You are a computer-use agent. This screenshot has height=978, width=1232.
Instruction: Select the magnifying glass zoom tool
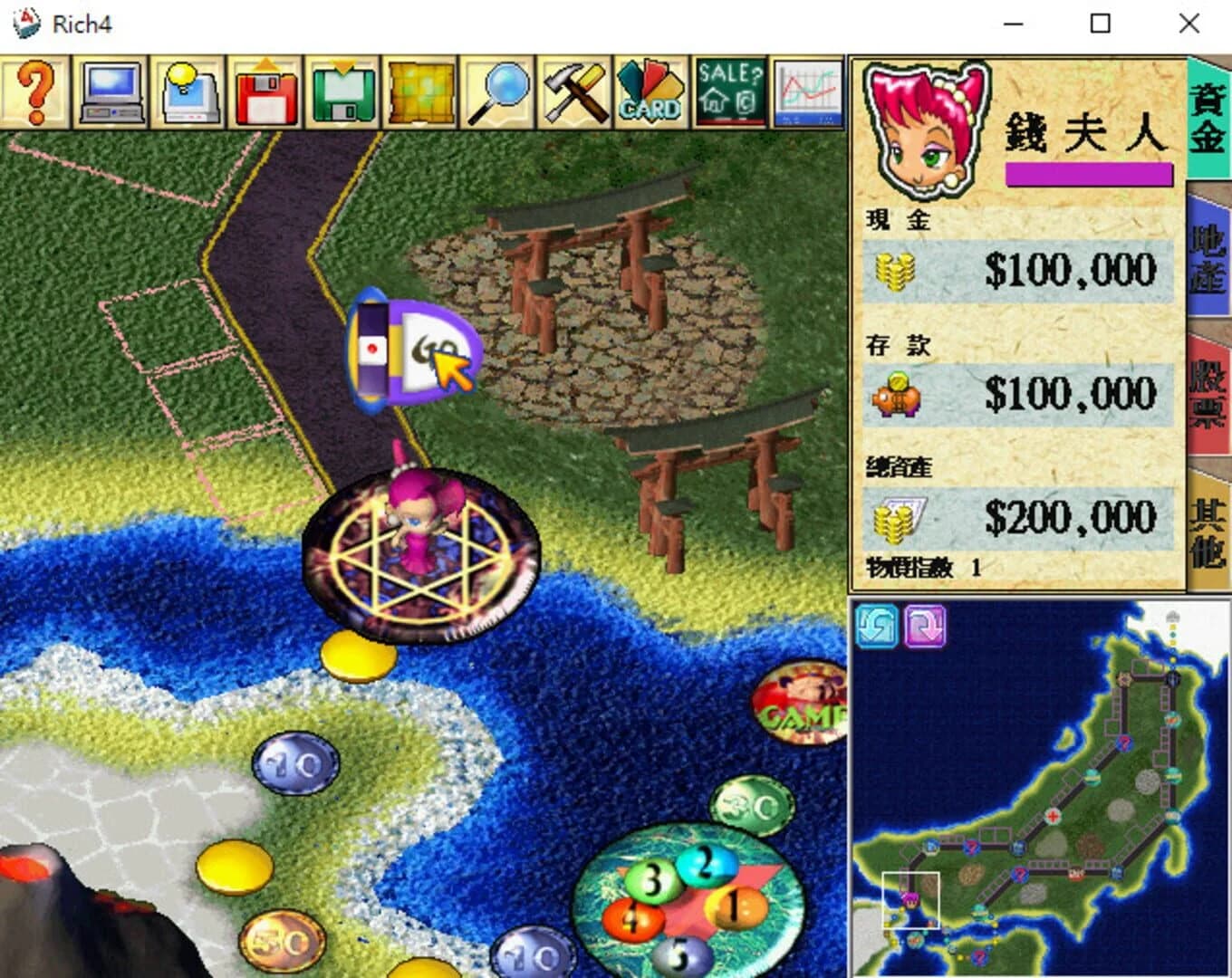(x=496, y=91)
